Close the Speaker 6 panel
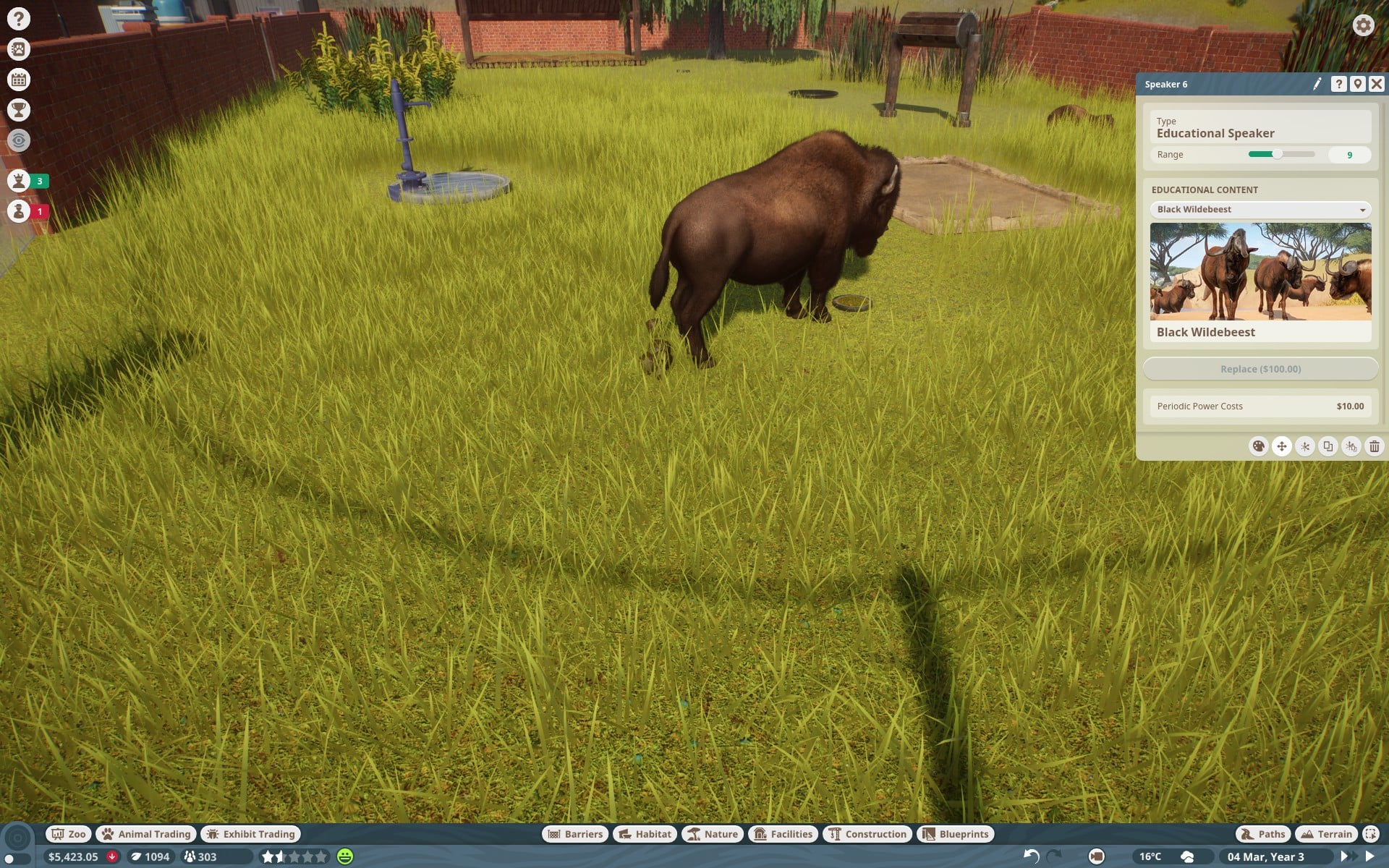 [x=1376, y=84]
